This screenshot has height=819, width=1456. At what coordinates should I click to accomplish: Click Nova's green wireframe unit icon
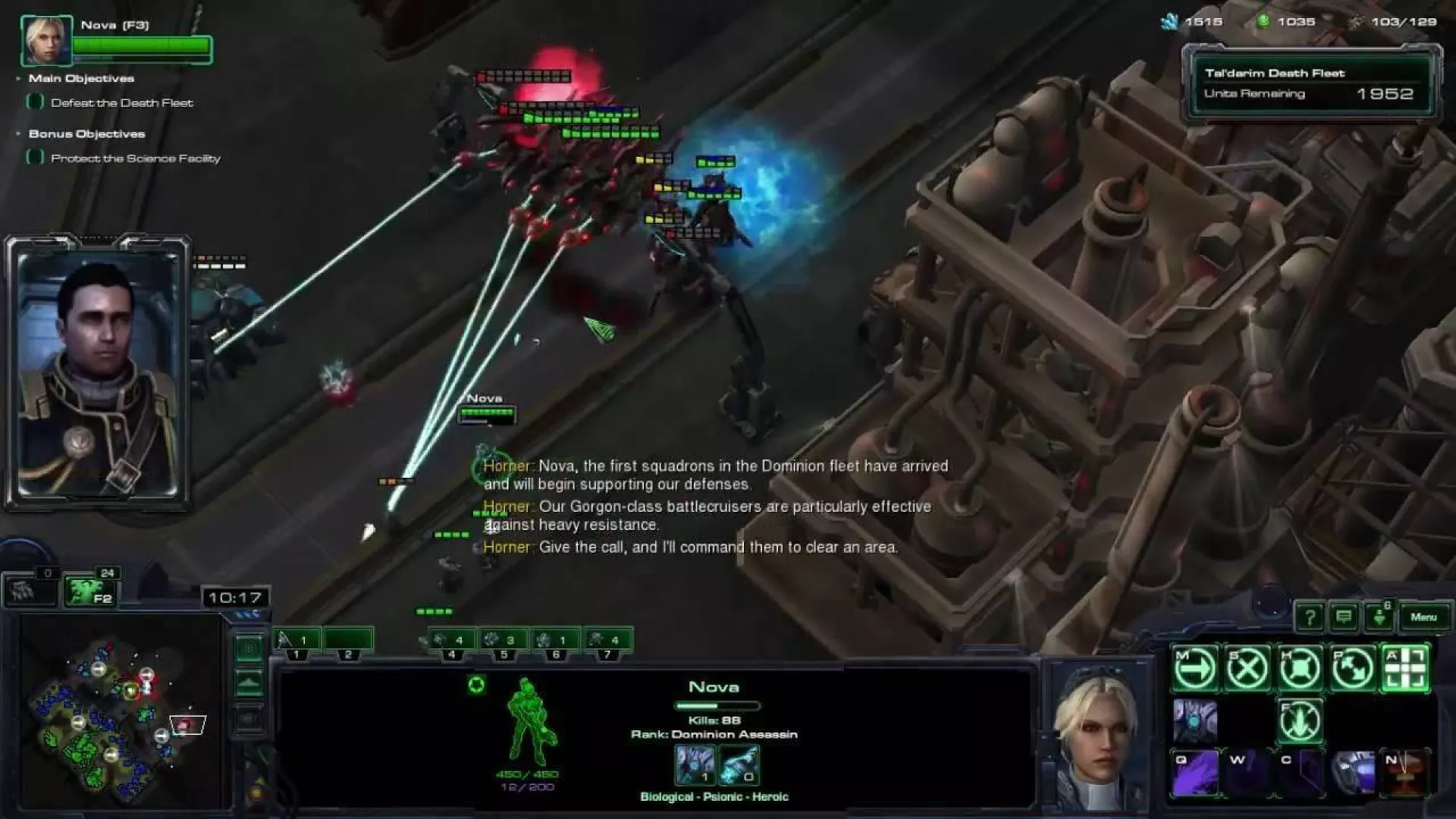(529, 723)
